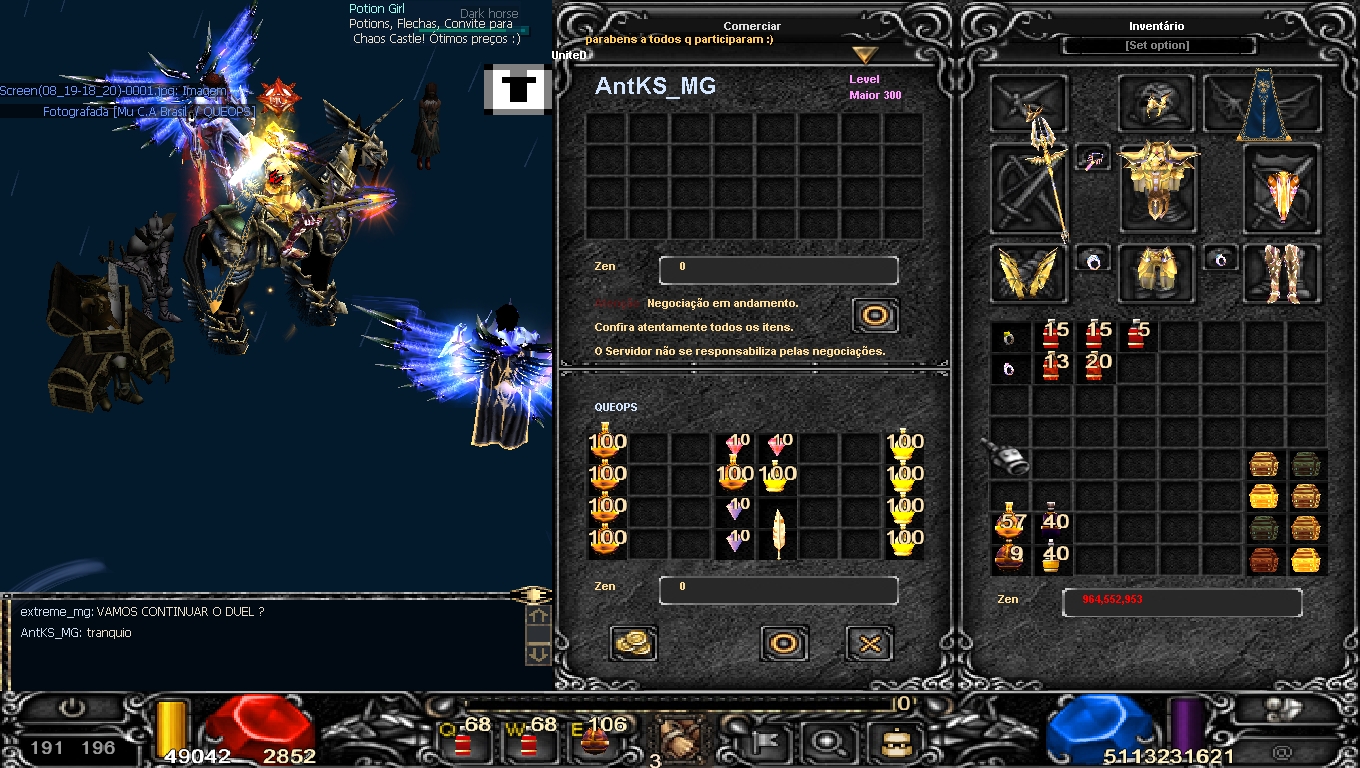Screen dimensions: 1360x768
Task: Confirm the trade with the circle button
Action: click(x=784, y=643)
